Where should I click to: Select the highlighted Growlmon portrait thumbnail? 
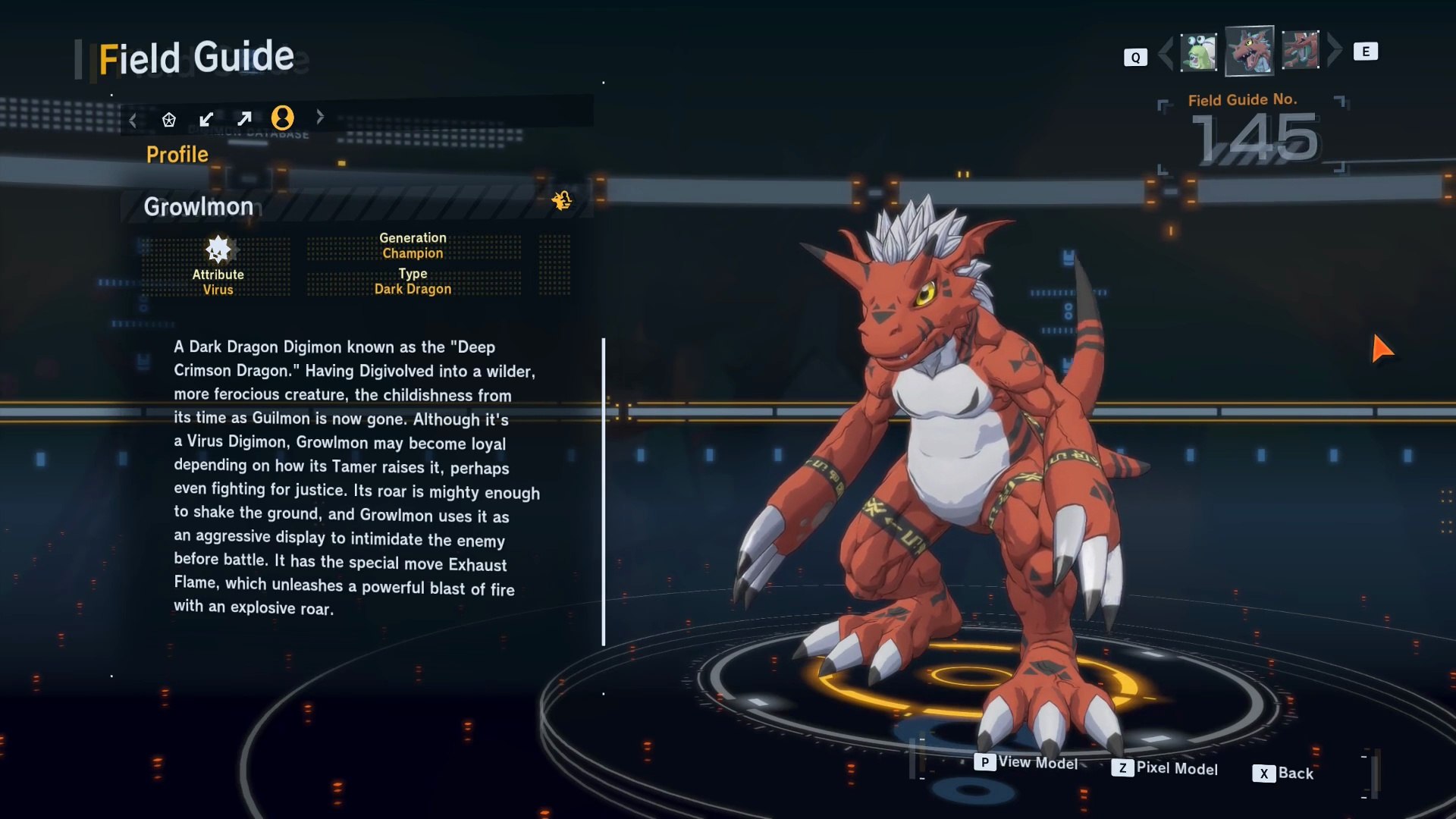(x=1249, y=51)
